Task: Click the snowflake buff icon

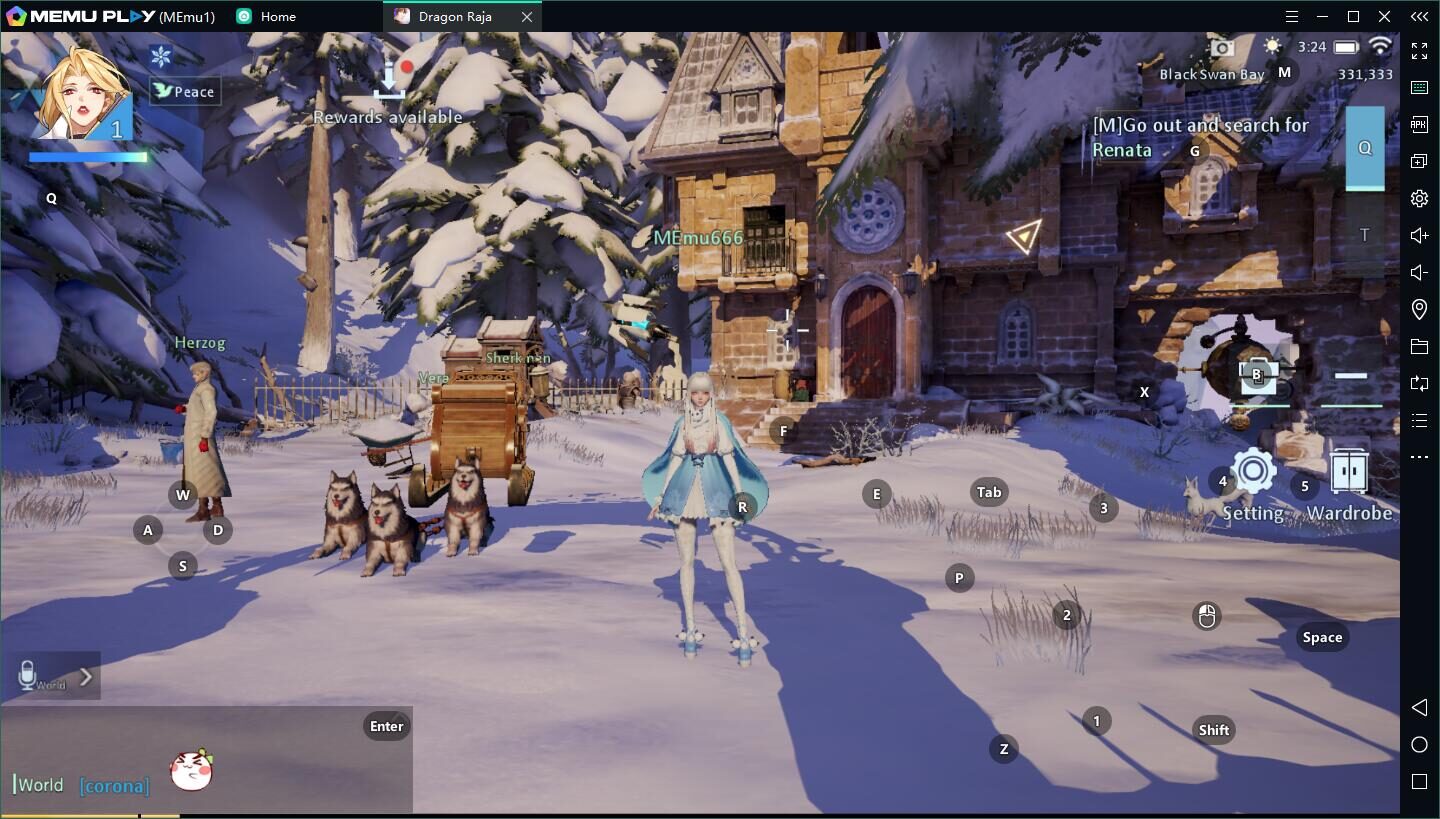Action: tap(161, 56)
